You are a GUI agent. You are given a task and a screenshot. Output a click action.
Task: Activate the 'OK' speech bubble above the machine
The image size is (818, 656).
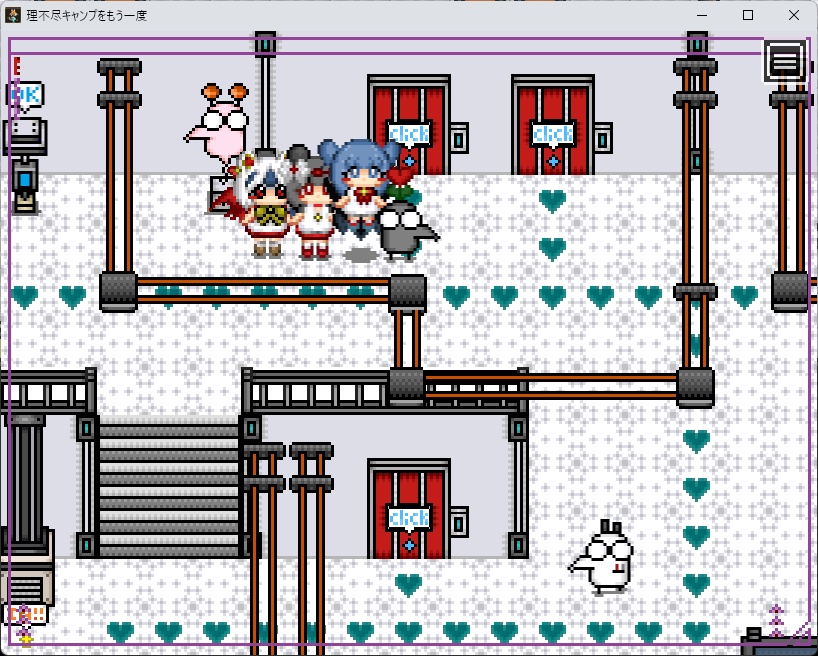pyautogui.click(x=25, y=95)
